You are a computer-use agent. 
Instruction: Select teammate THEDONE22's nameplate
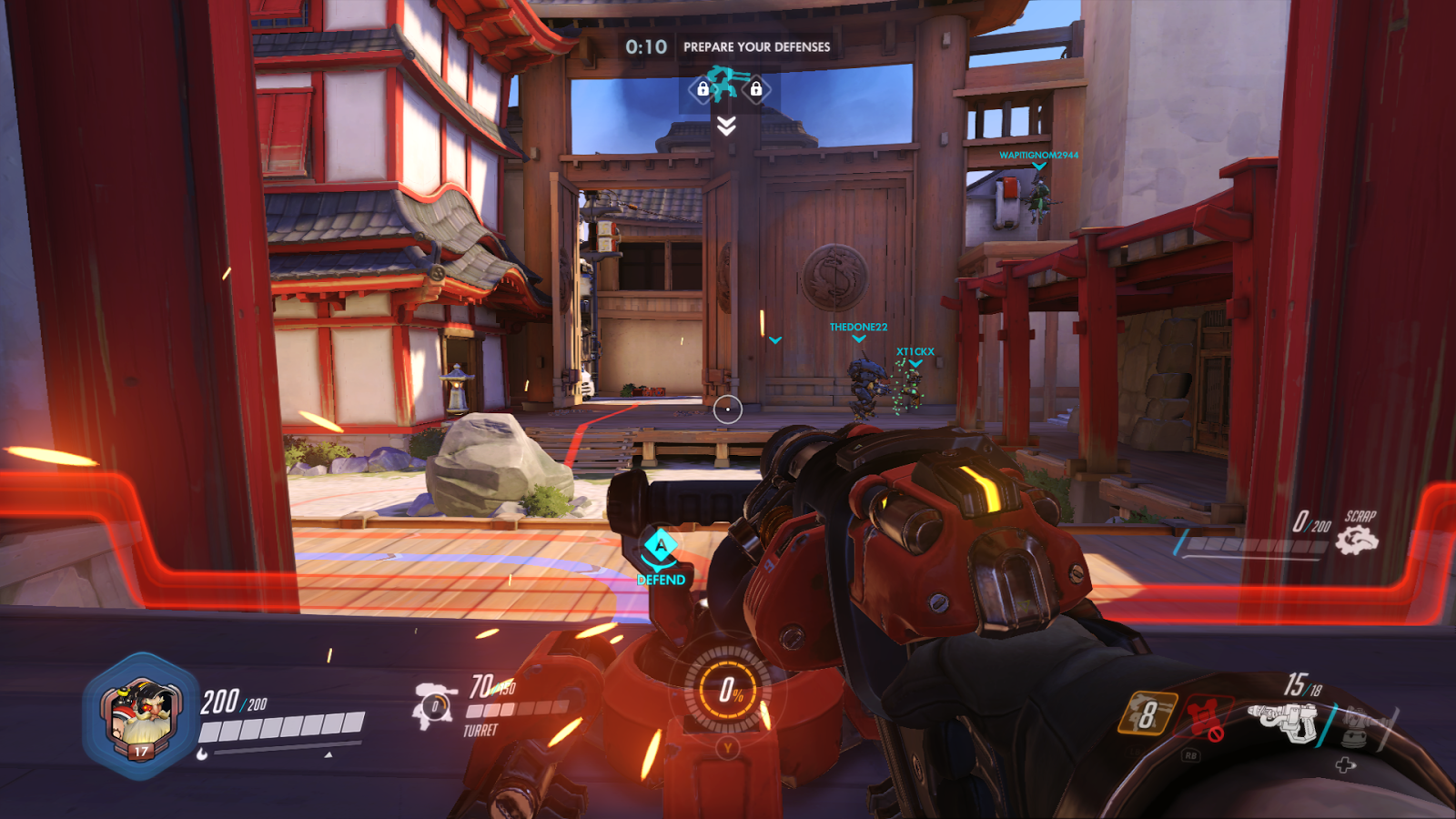click(x=858, y=328)
